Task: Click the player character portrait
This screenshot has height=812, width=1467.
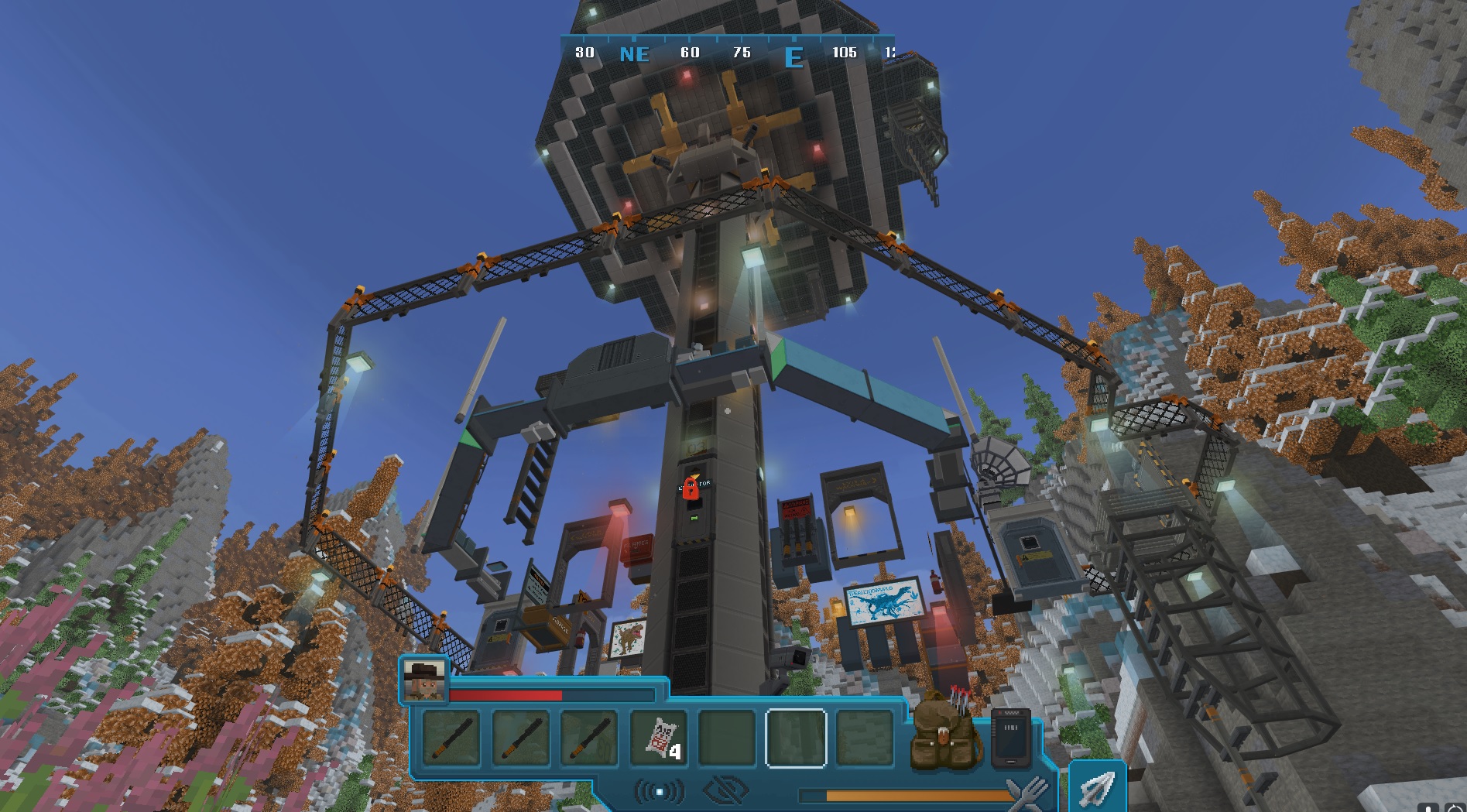Action: [424, 680]
